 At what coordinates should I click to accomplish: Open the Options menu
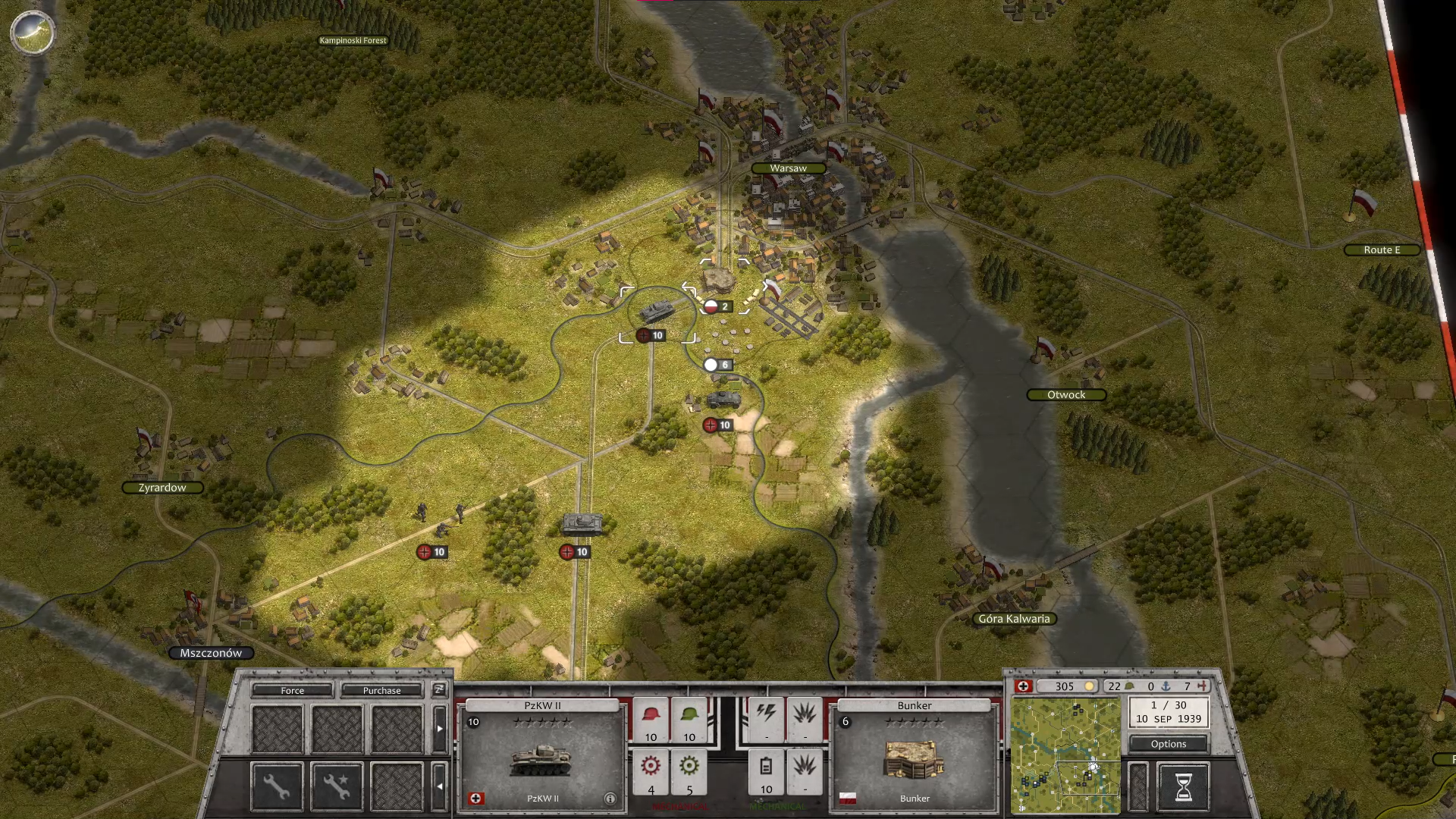click(x=1168, y=744)
